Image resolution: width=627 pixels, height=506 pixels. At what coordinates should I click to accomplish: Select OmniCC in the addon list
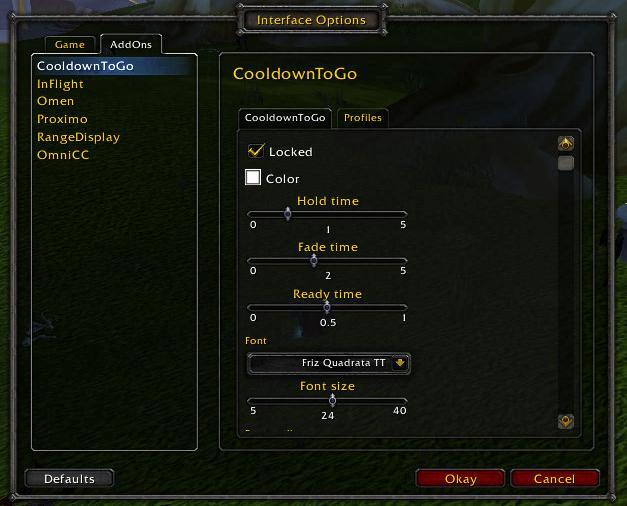(63, 155)
